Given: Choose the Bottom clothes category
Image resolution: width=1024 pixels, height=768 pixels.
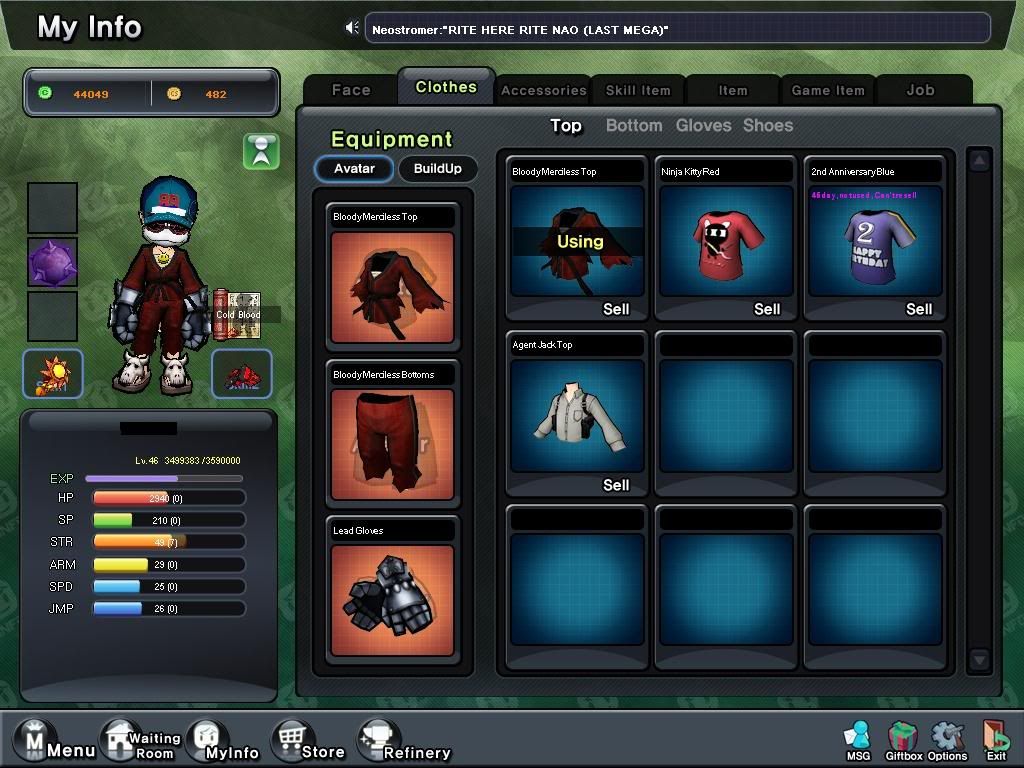Looking at the screenshot, I should (634, 125).
